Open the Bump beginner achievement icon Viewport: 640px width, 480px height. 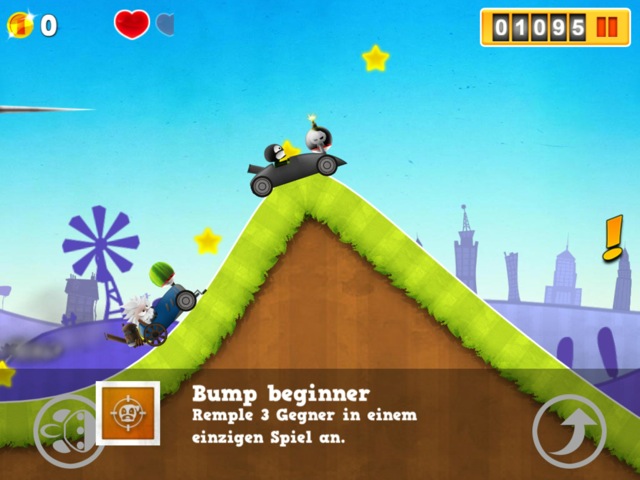coord(127,413)
